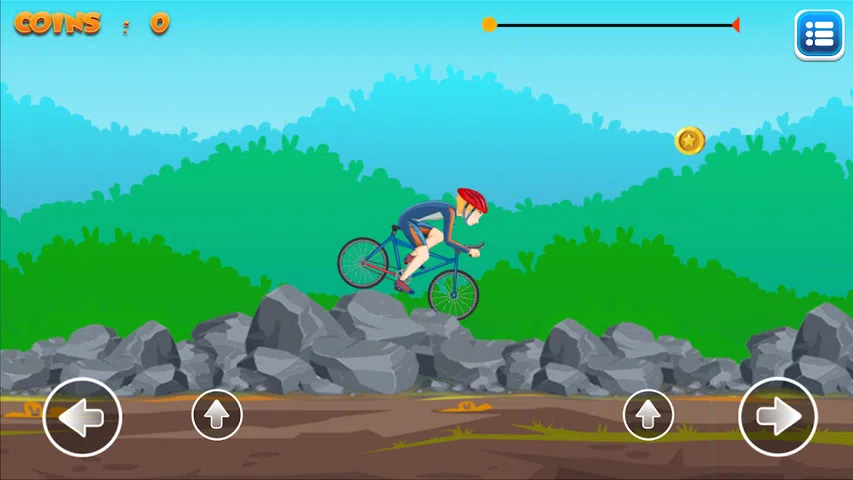
Task: Tap the large right arrow control
Action: coord(778,417)
